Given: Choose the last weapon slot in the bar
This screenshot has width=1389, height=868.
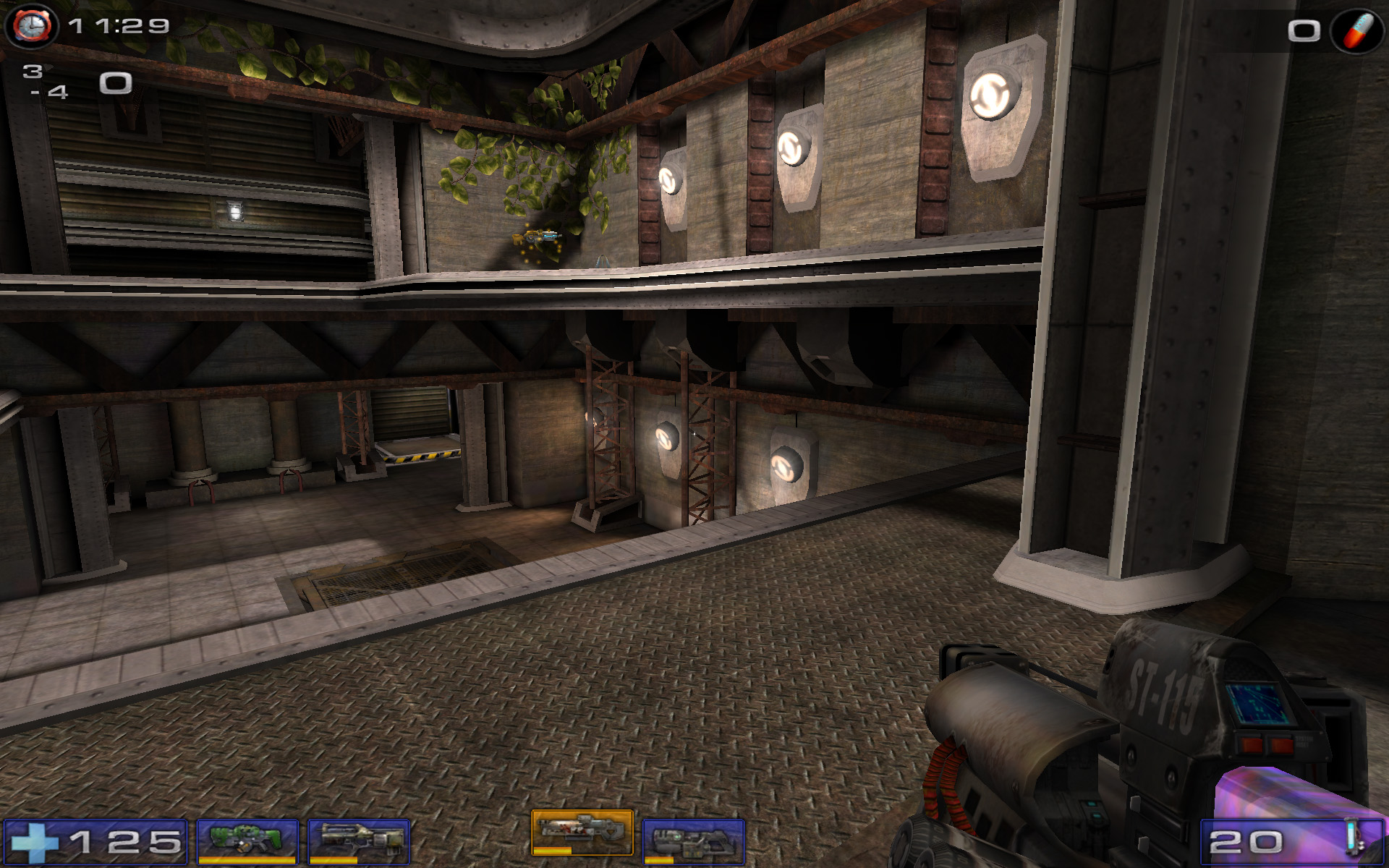Looking at the screenshot, I should 693,841.
